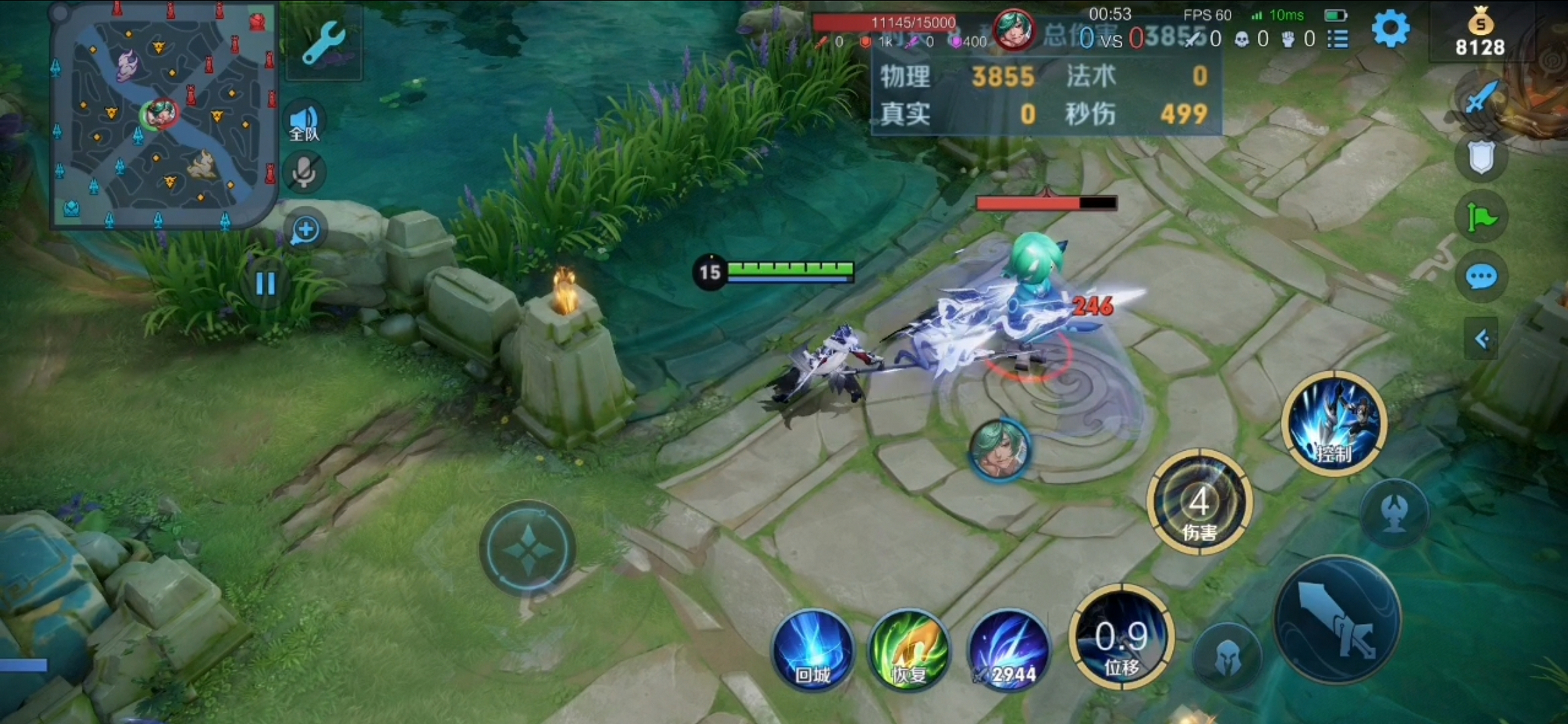Cast the 伤害 damage ability

1199,503
